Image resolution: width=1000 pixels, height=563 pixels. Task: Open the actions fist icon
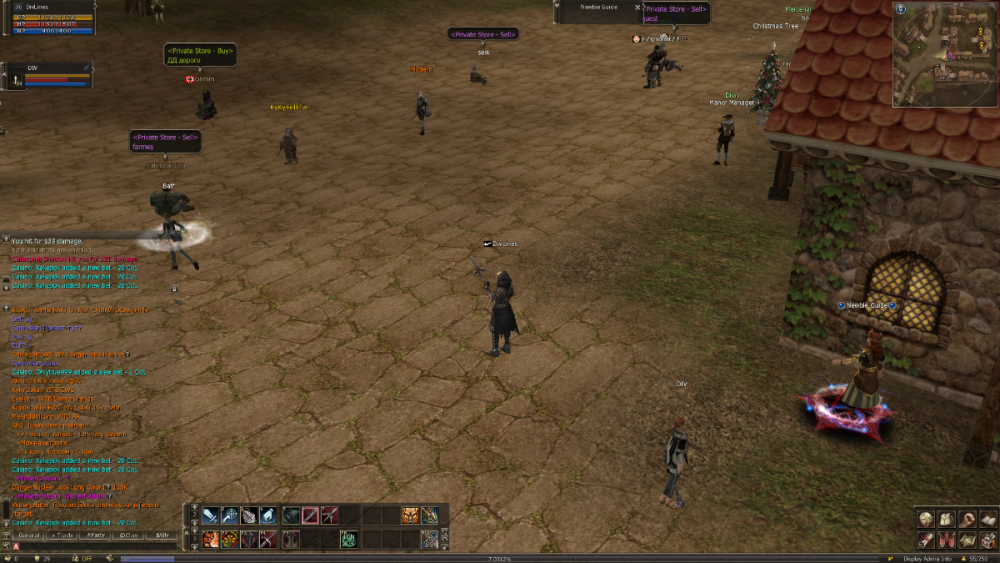(x=966, y=518)
